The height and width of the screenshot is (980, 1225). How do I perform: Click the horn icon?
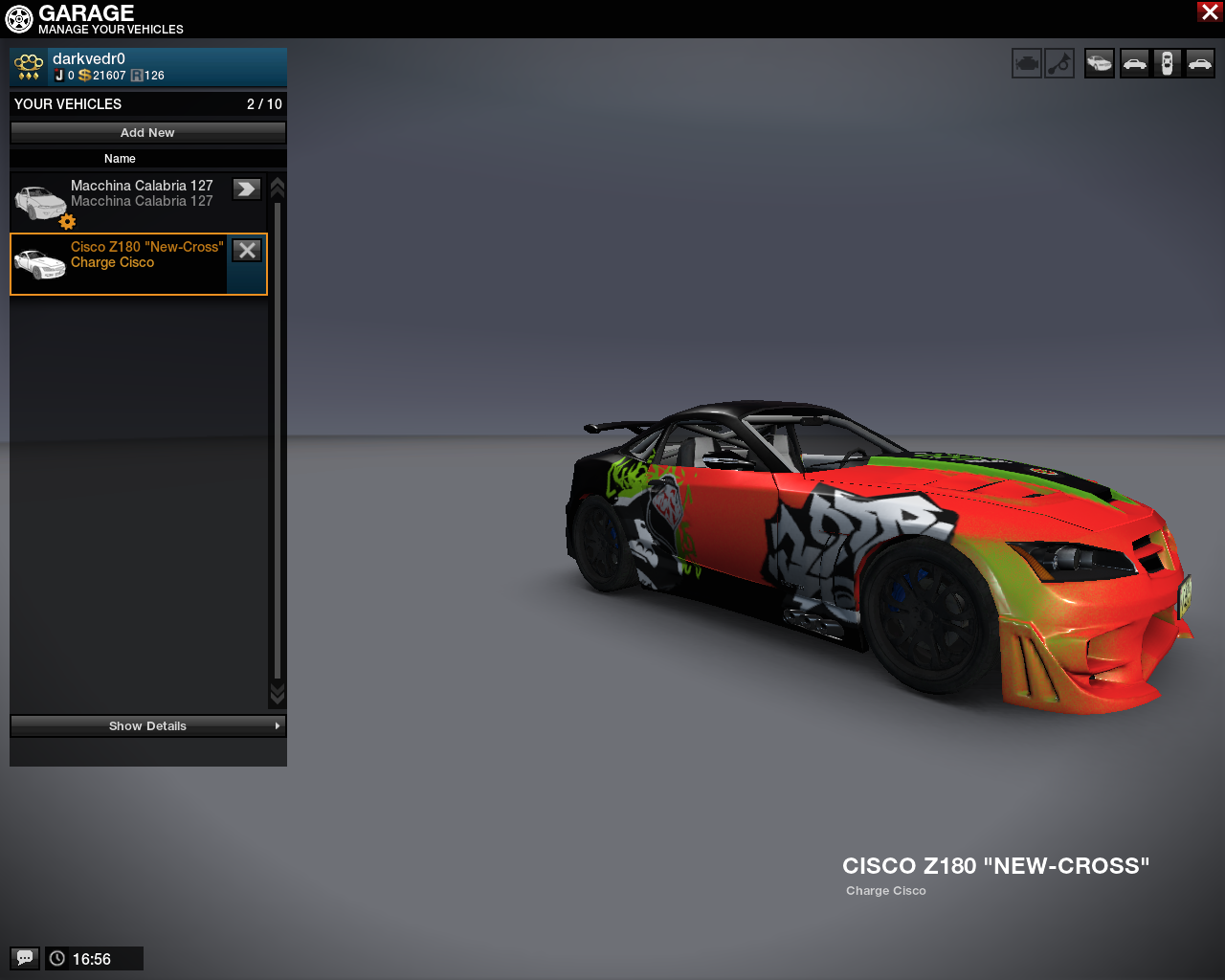click(x=1059, y=64)
